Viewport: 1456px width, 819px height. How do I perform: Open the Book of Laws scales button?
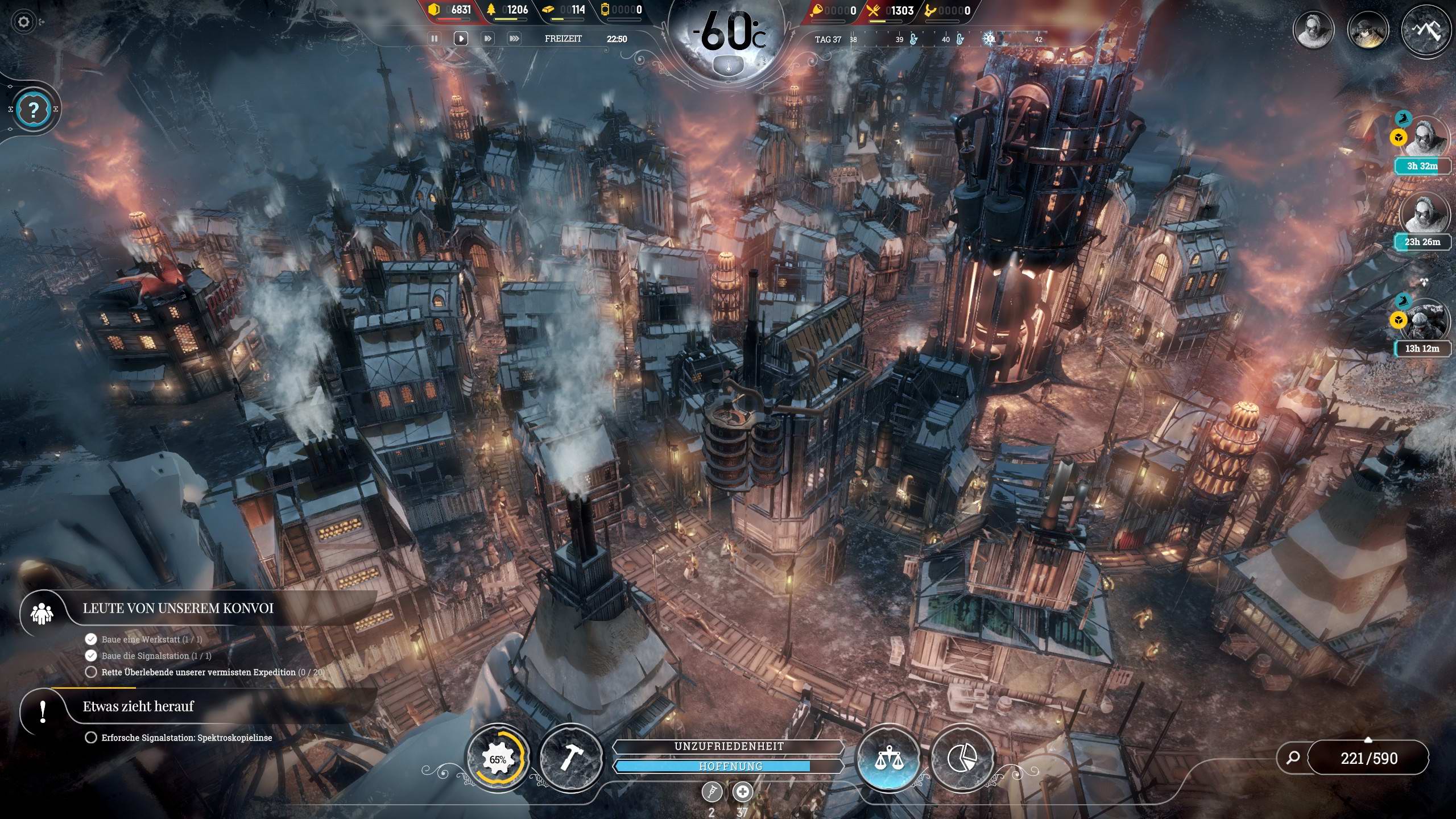[x=888, y=759]
